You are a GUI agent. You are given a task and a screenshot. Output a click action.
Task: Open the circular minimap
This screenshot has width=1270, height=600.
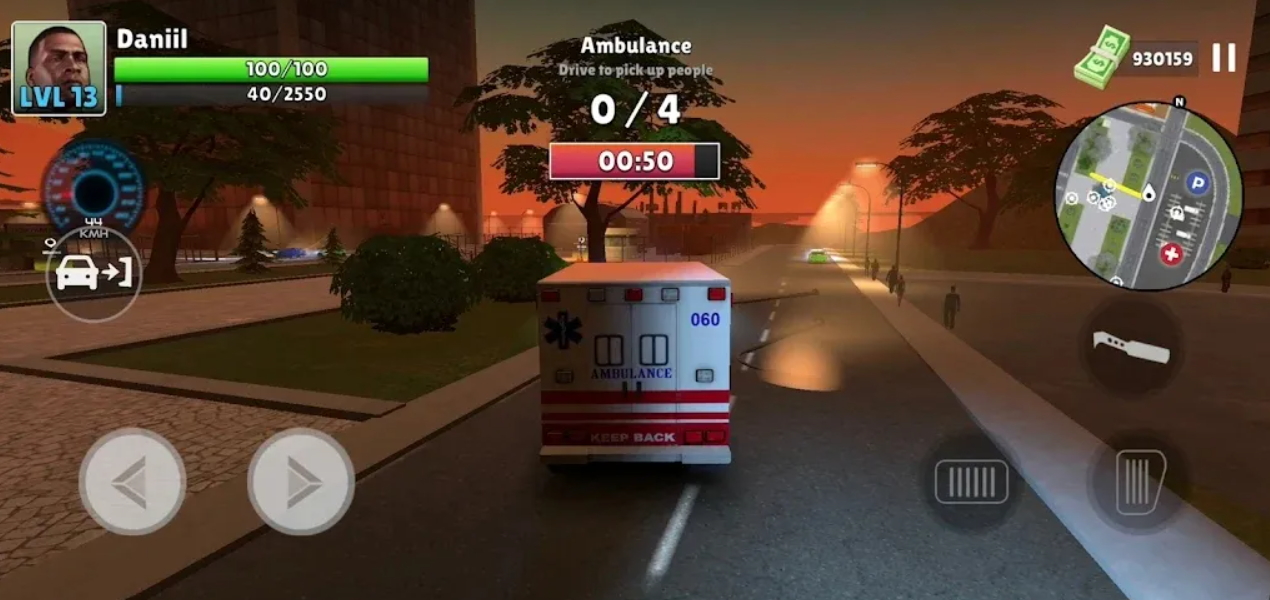[x=1148, y=196]
